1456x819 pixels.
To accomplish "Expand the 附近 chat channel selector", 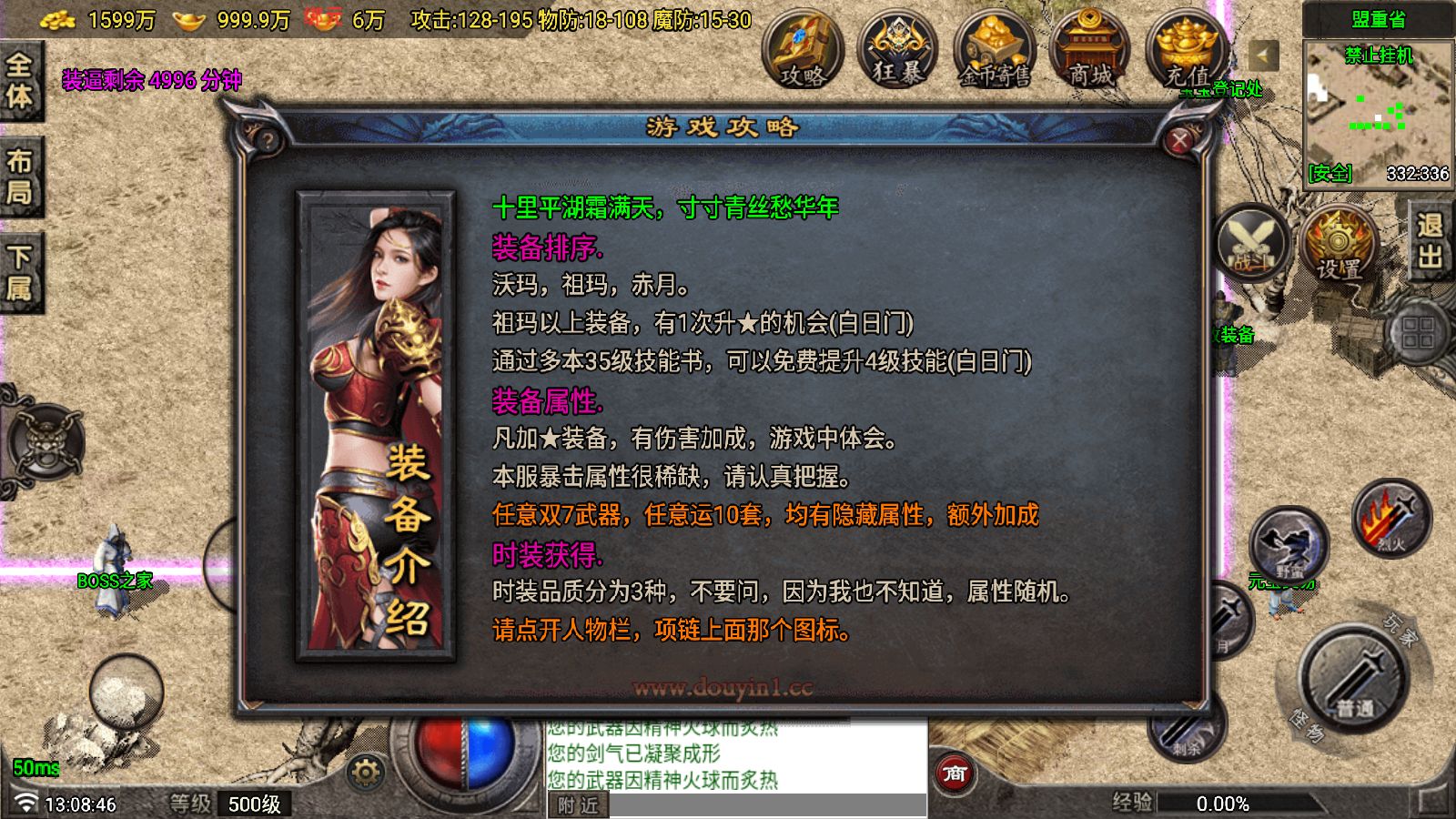I will pos(577,804).
